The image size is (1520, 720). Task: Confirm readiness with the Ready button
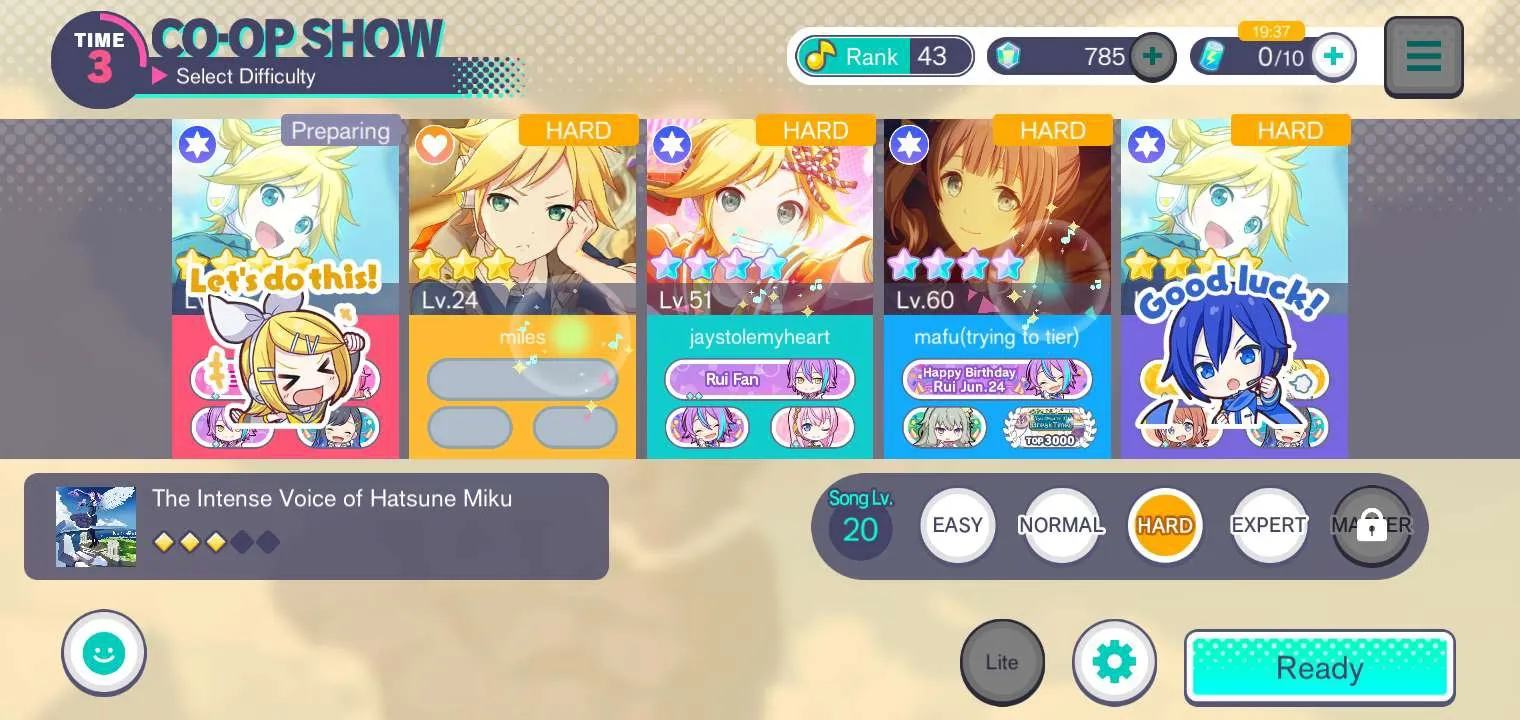tap(1319, 667)
